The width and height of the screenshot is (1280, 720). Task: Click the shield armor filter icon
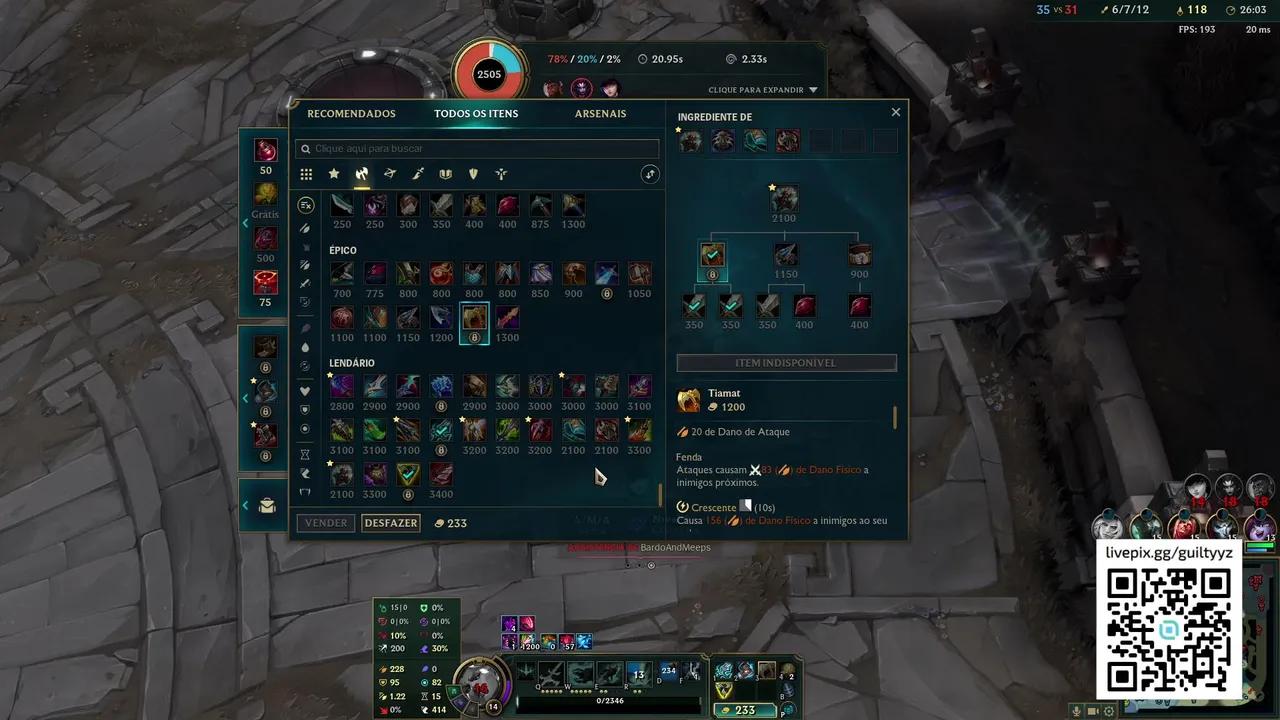(472, 174)
